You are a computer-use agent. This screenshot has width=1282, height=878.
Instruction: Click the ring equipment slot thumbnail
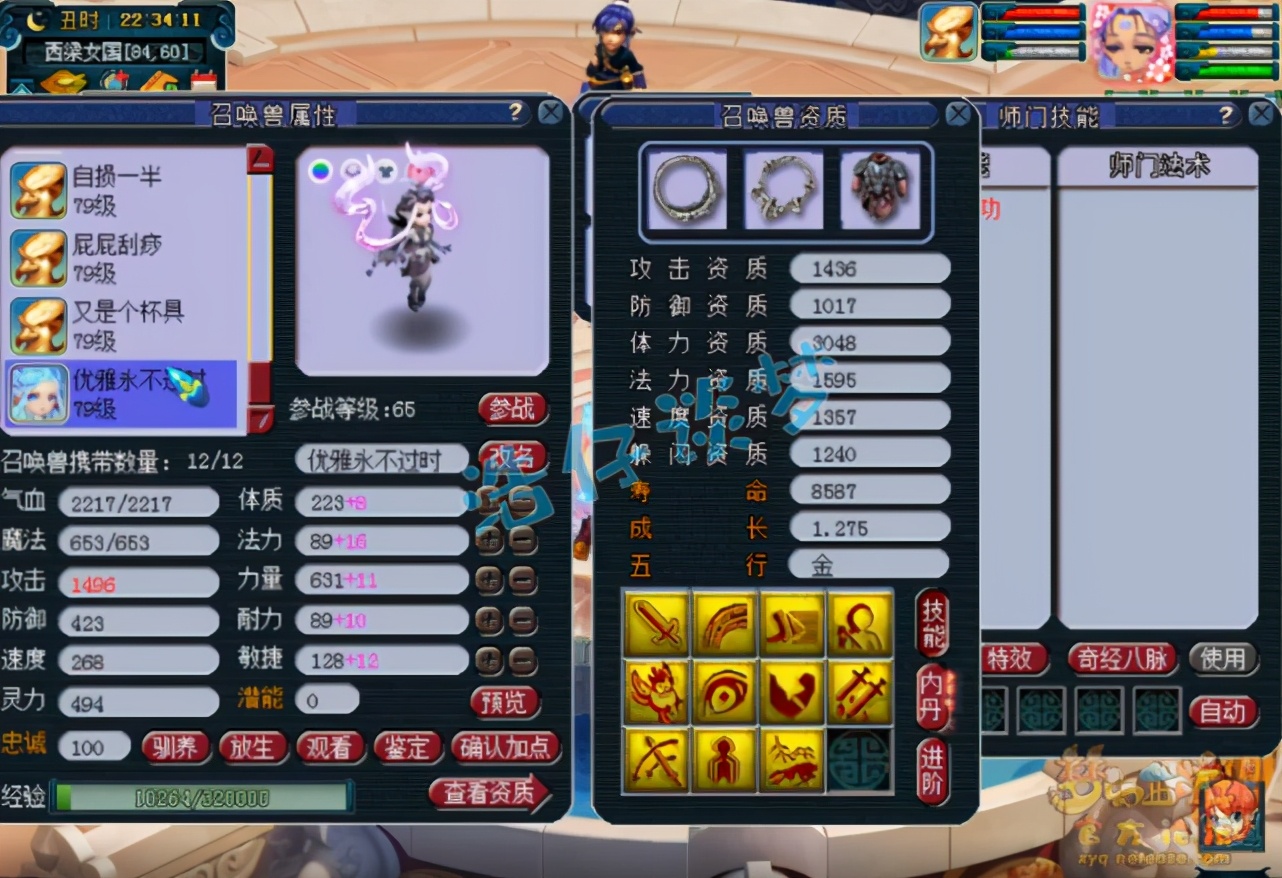click(686, 188)
